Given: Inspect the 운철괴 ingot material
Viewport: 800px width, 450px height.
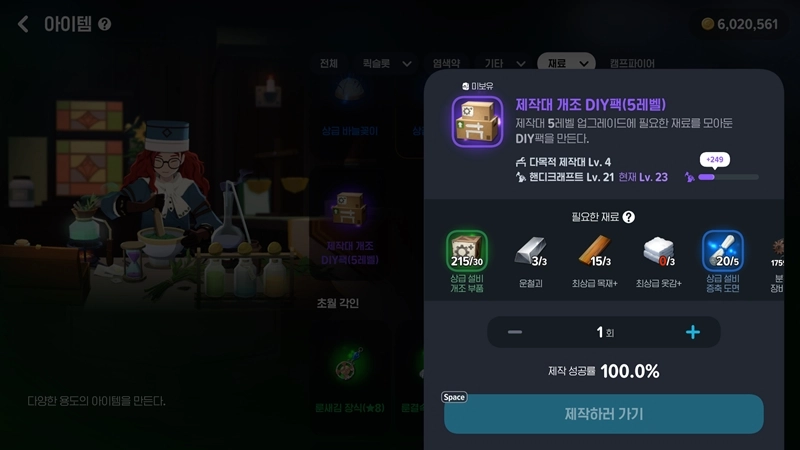Looking at the screenshot, I should 530,253.
